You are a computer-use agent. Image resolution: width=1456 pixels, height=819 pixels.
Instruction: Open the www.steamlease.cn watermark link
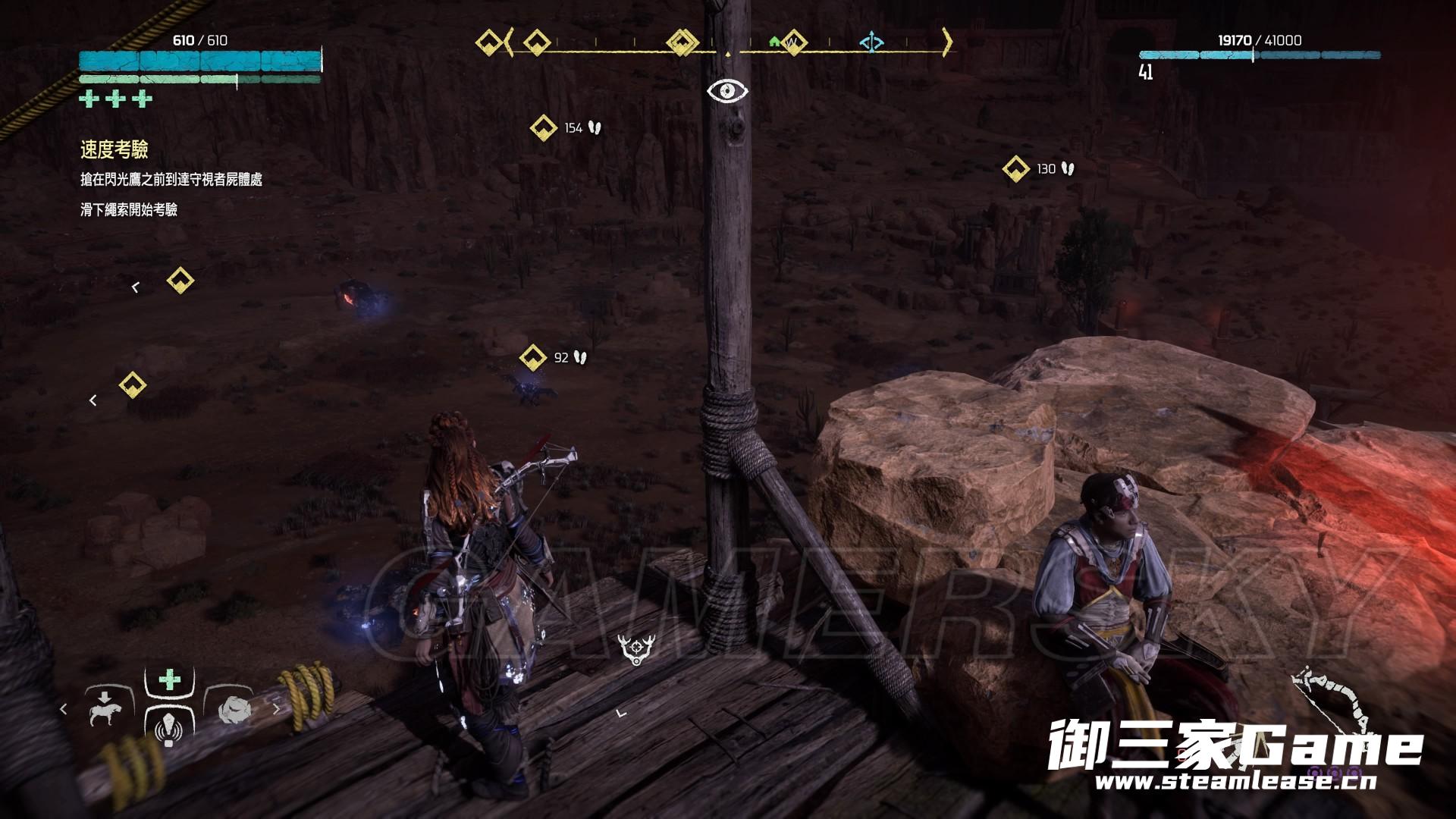click(1235, 781)
